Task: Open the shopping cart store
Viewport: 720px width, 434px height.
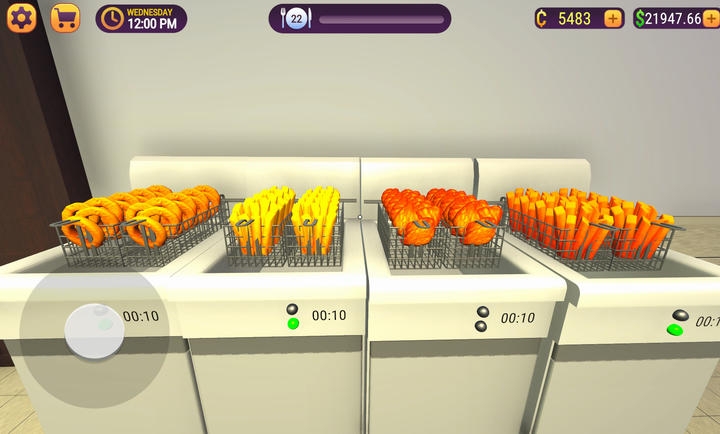Action: tap(65, 18)
